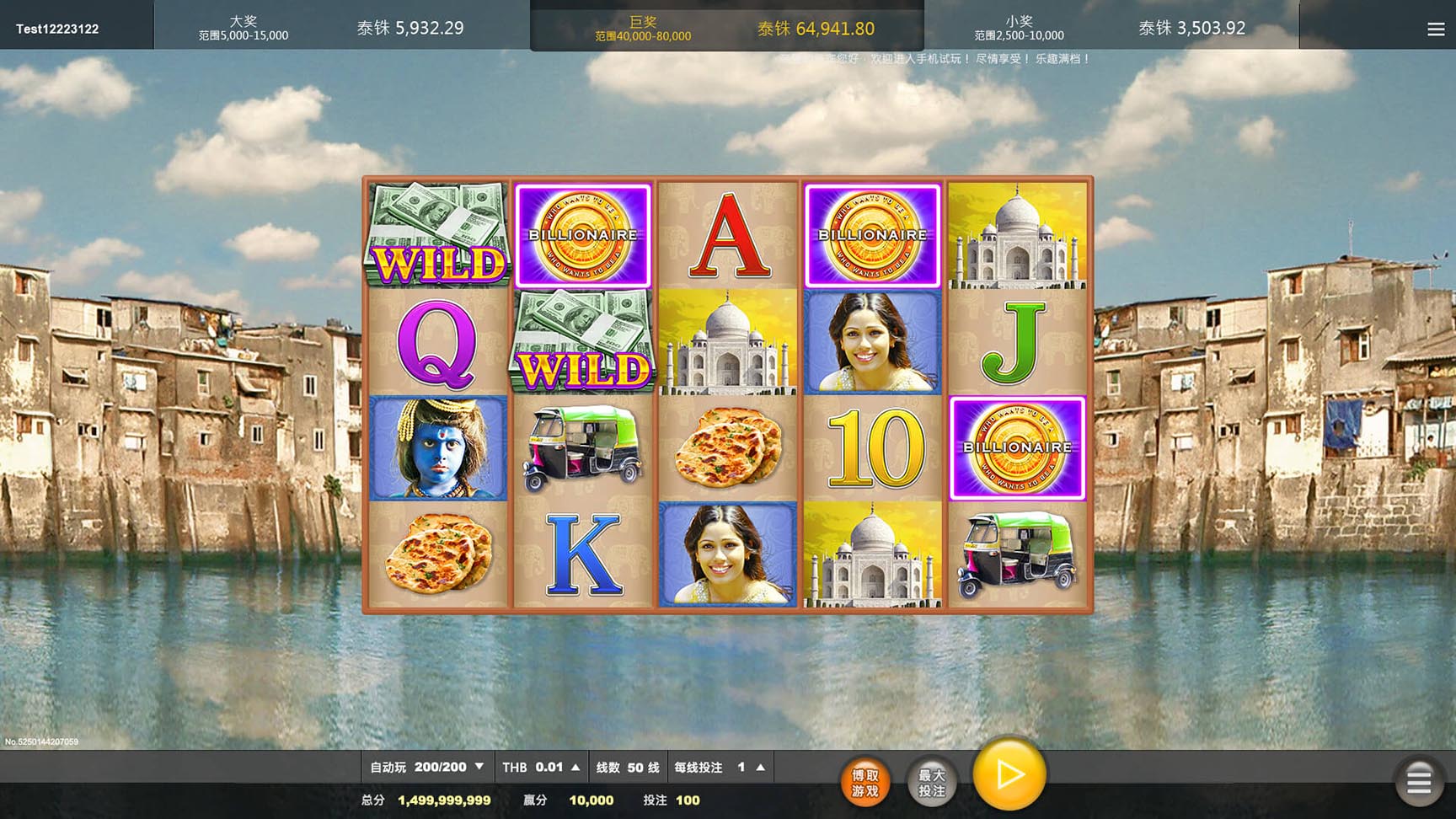Open the 博取游戏 gamble feature

click(865, 783)
